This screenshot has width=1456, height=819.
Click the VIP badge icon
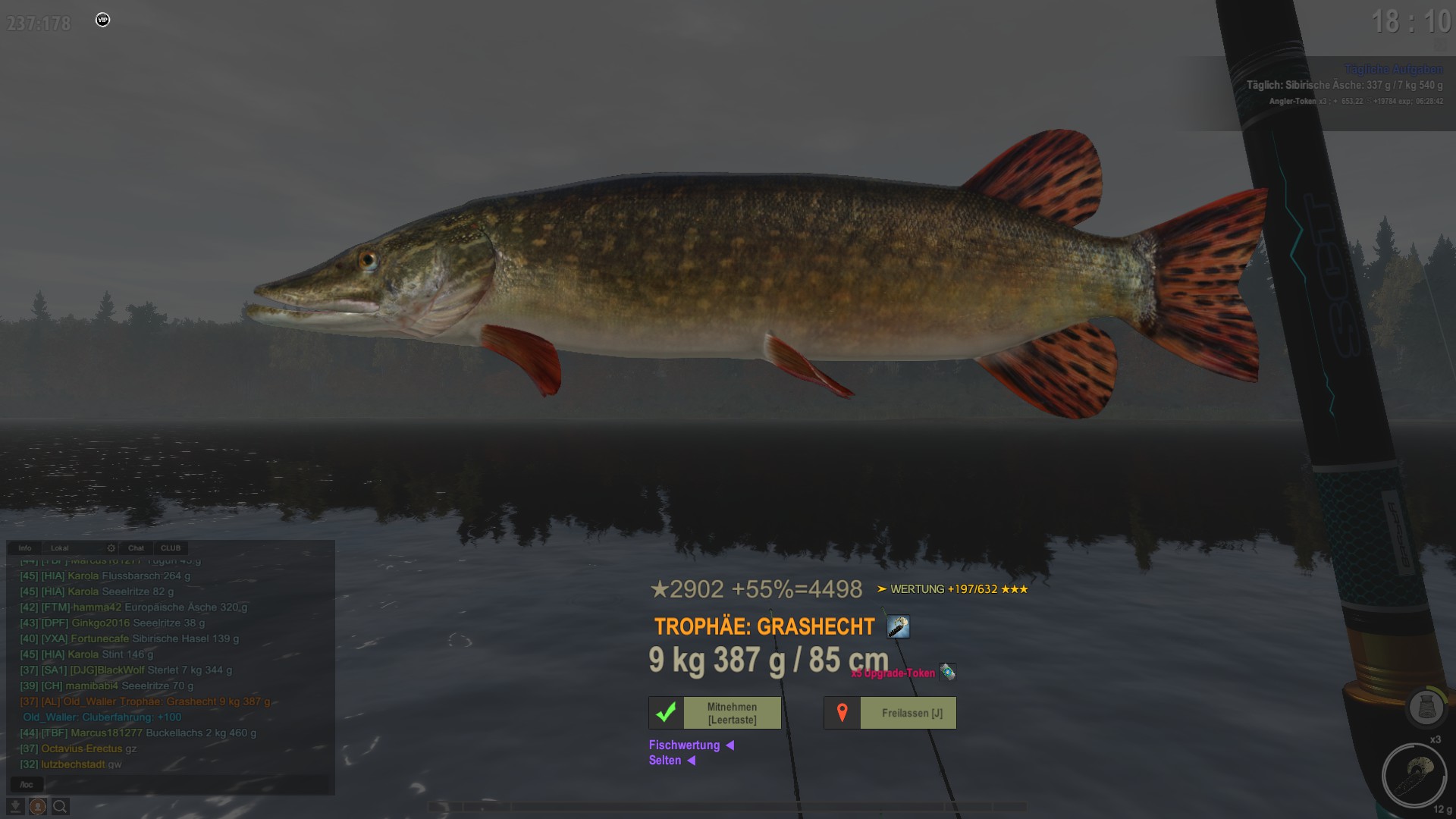click(x=103, y=20)
